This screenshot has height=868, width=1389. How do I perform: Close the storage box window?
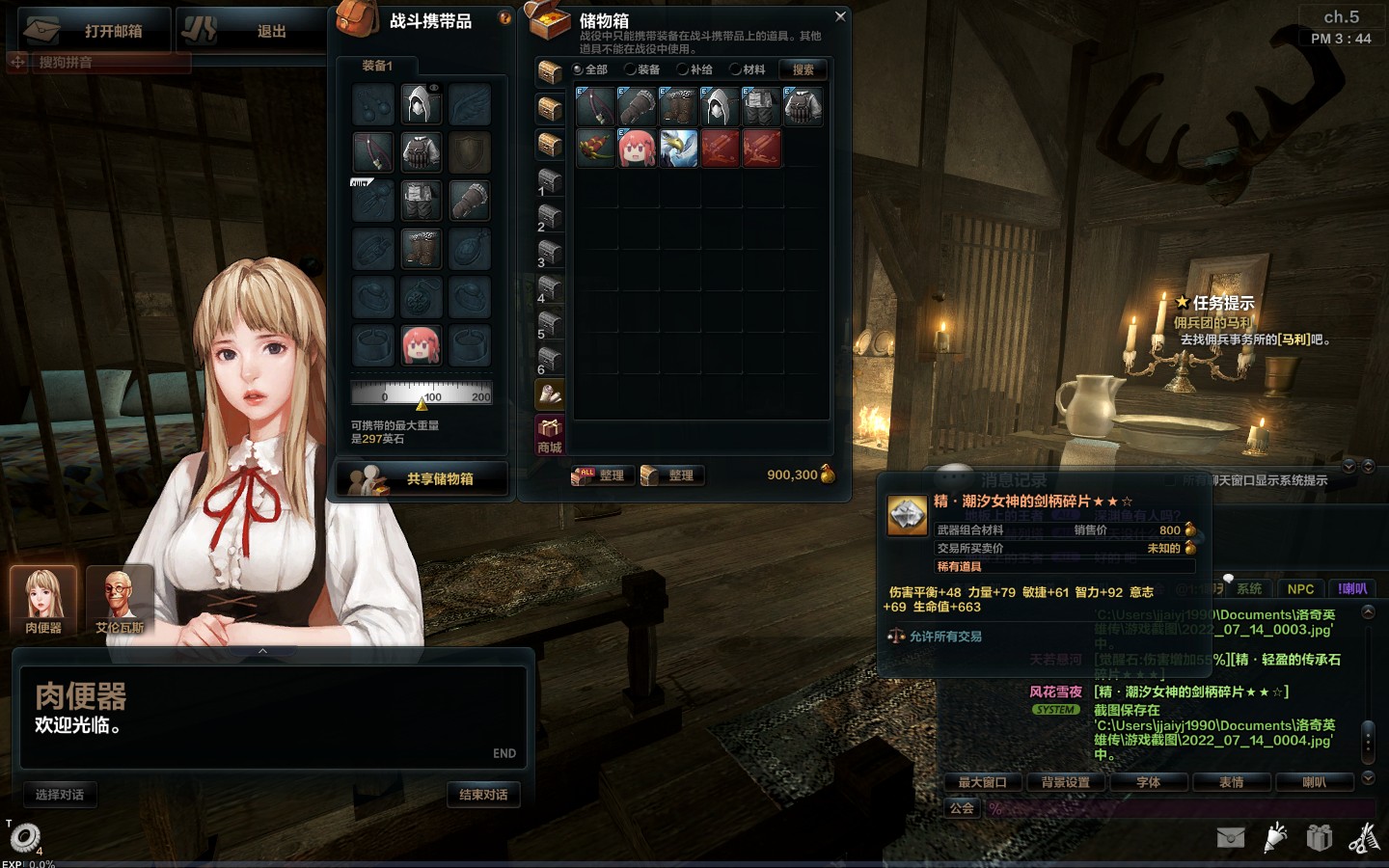click(840, 16)
